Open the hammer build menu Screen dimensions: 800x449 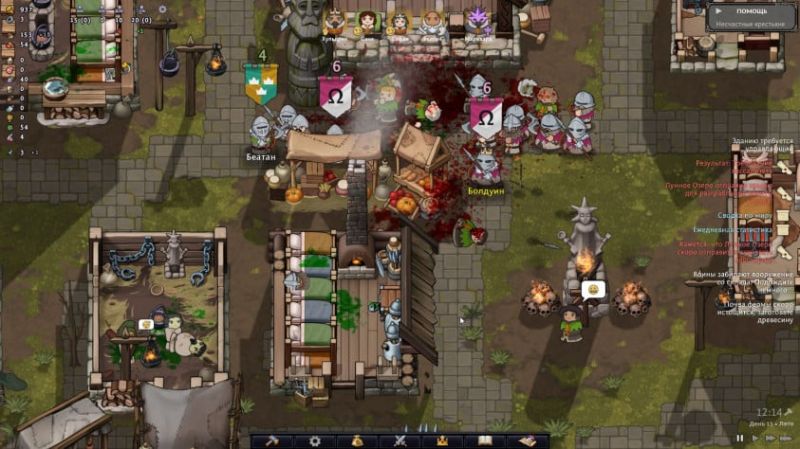271,441
